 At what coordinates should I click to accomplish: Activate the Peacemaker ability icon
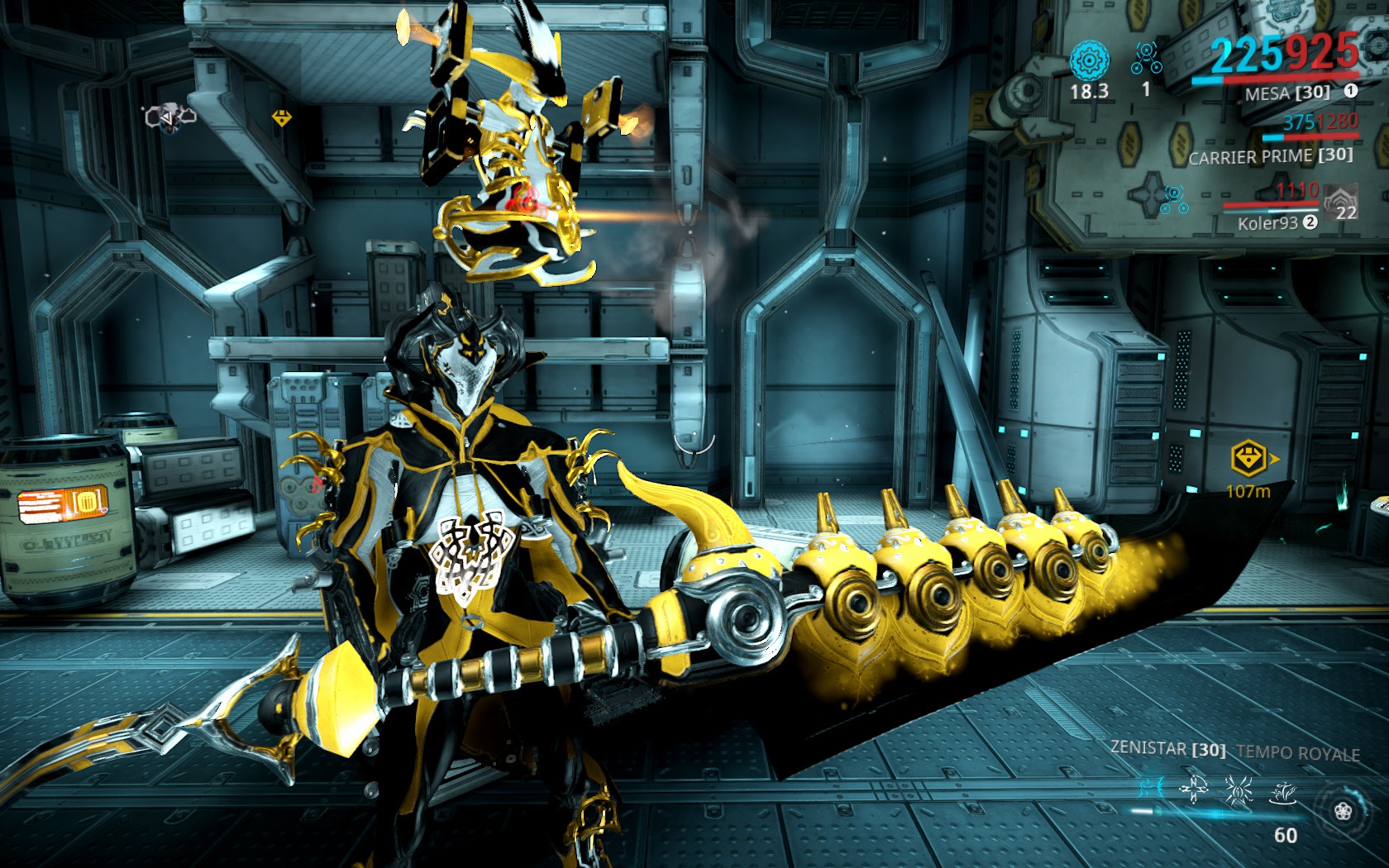(x=1282, y=794)
